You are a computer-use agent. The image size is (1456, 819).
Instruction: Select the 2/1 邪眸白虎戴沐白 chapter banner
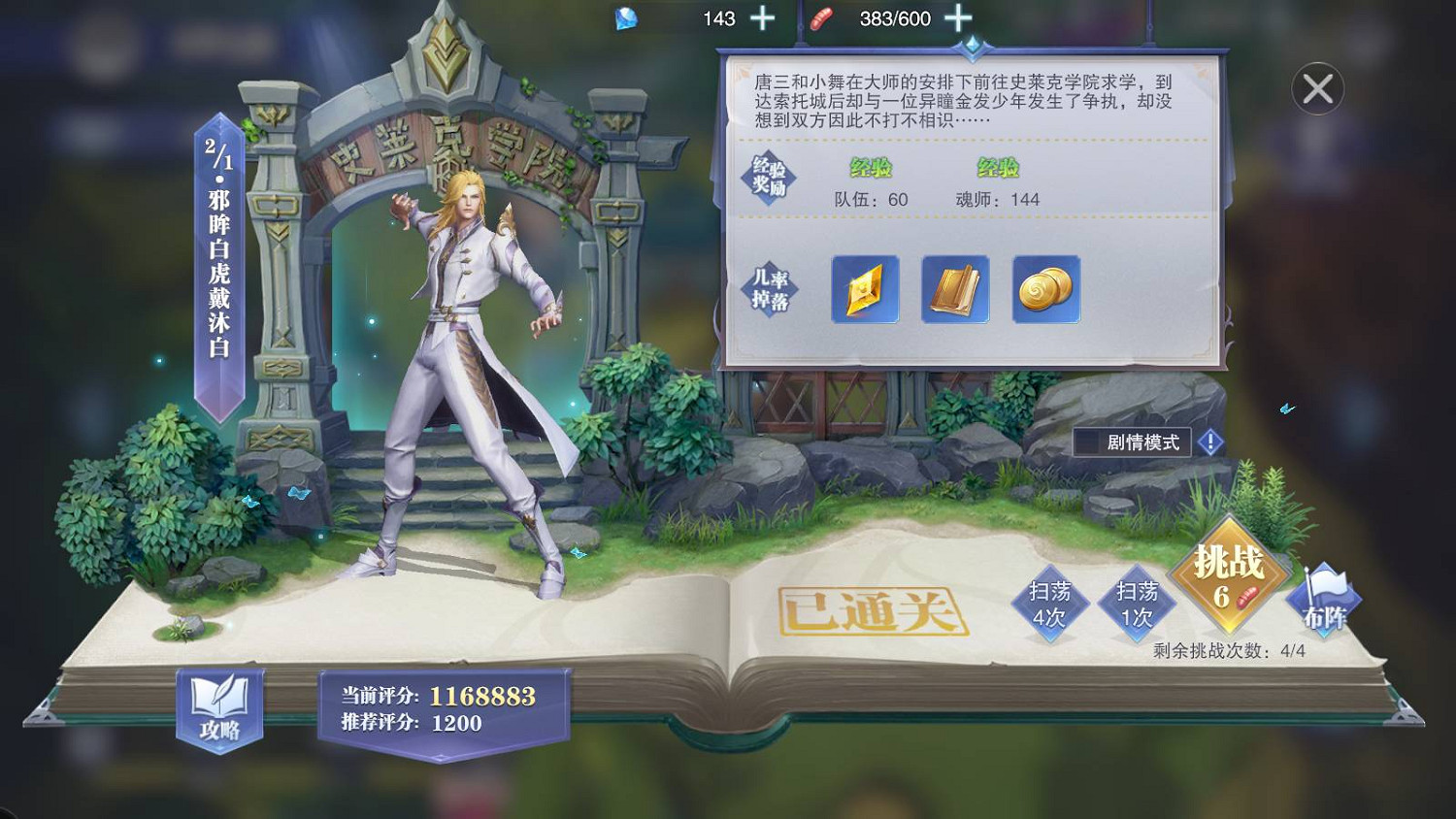click(215, 262)
